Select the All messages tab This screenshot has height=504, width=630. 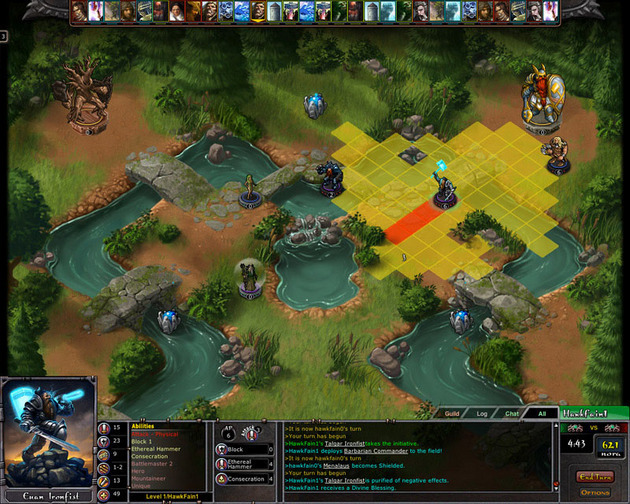point(541,412)
